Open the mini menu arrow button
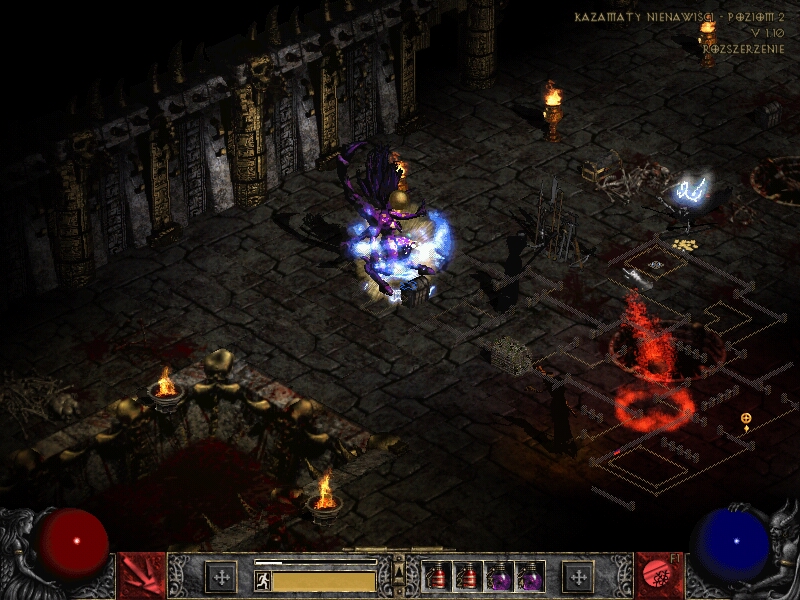 399,574
